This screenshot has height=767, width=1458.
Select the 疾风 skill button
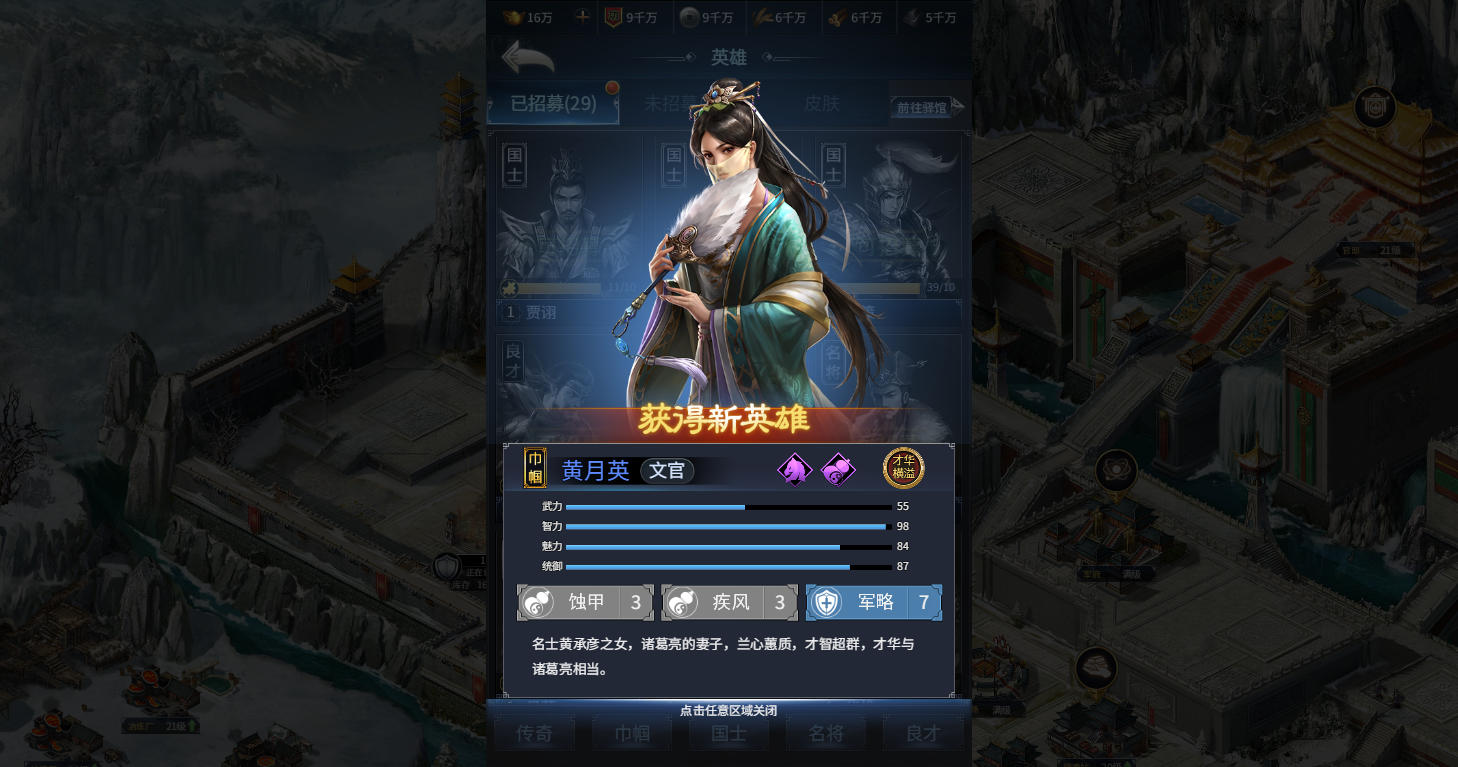[729, 602]
